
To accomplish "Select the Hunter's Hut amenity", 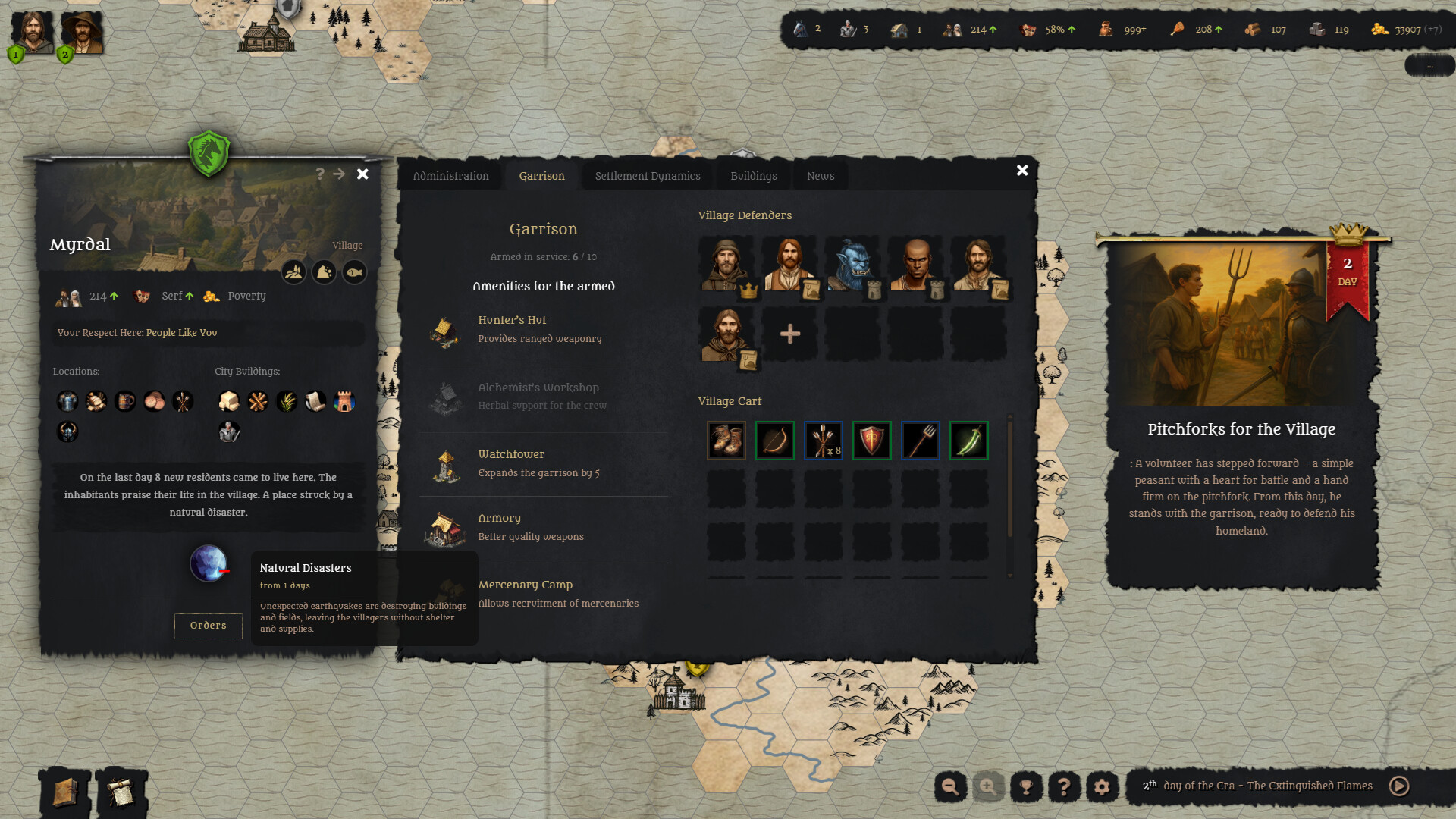I will [x=512, y=329].
